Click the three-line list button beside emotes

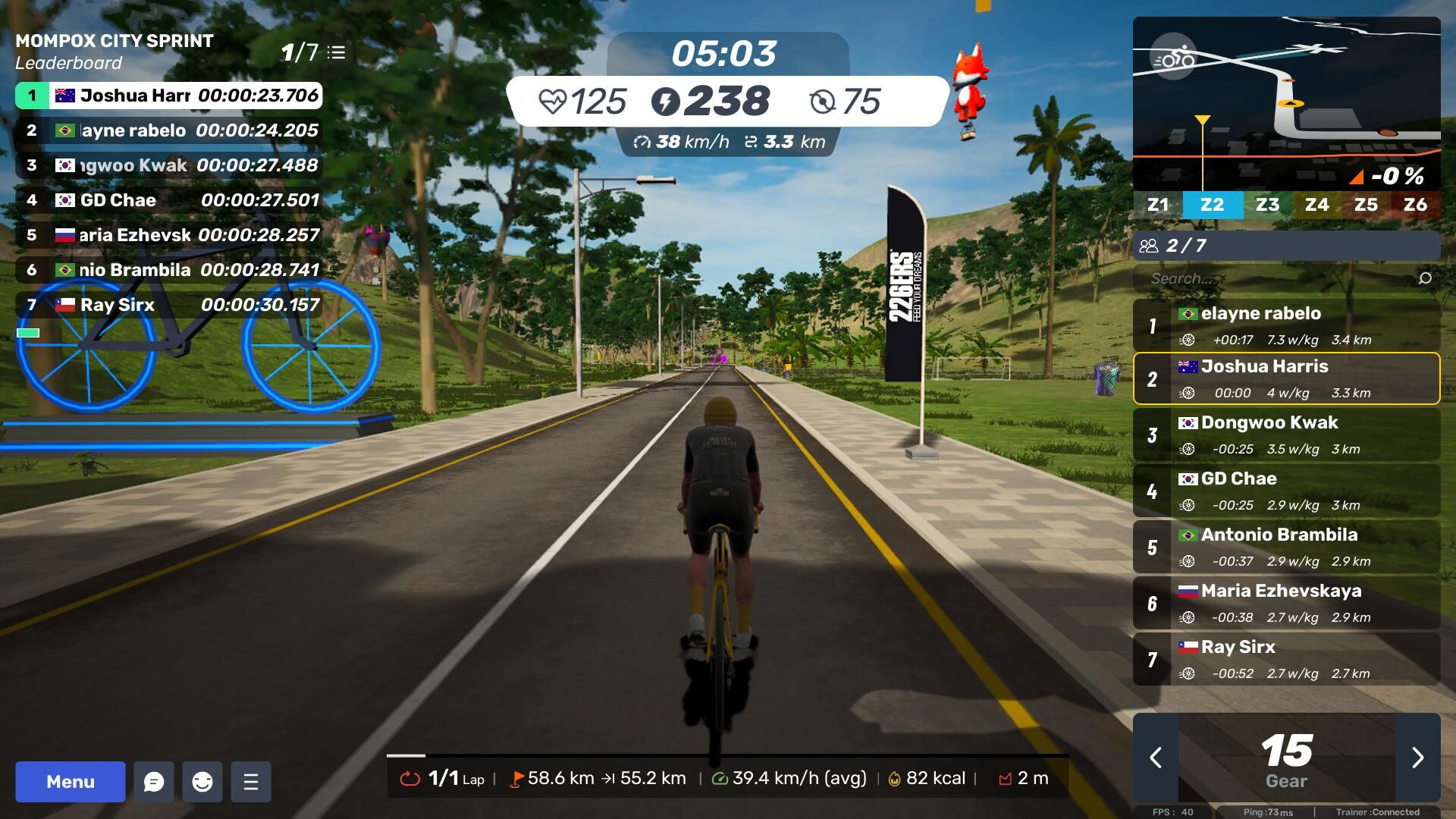coord(251,782)
